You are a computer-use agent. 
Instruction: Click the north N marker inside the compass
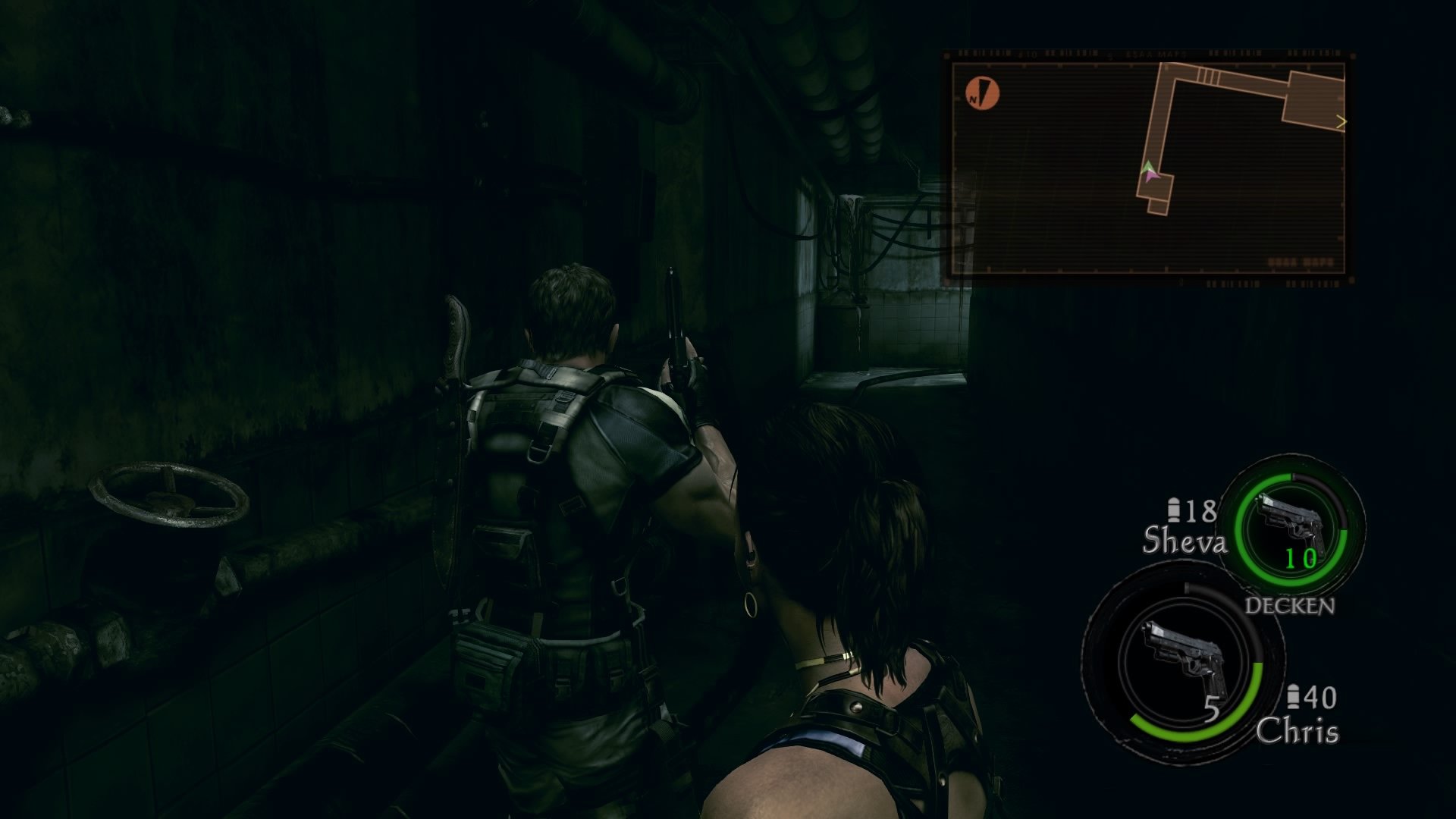[x=973, y=99]
